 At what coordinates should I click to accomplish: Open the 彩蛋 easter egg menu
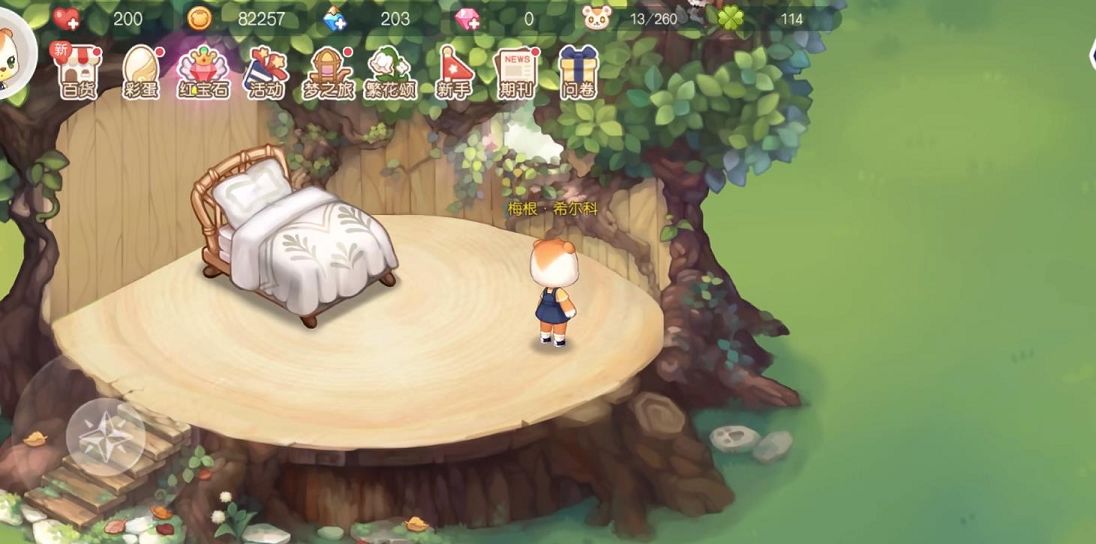point(142,72)
